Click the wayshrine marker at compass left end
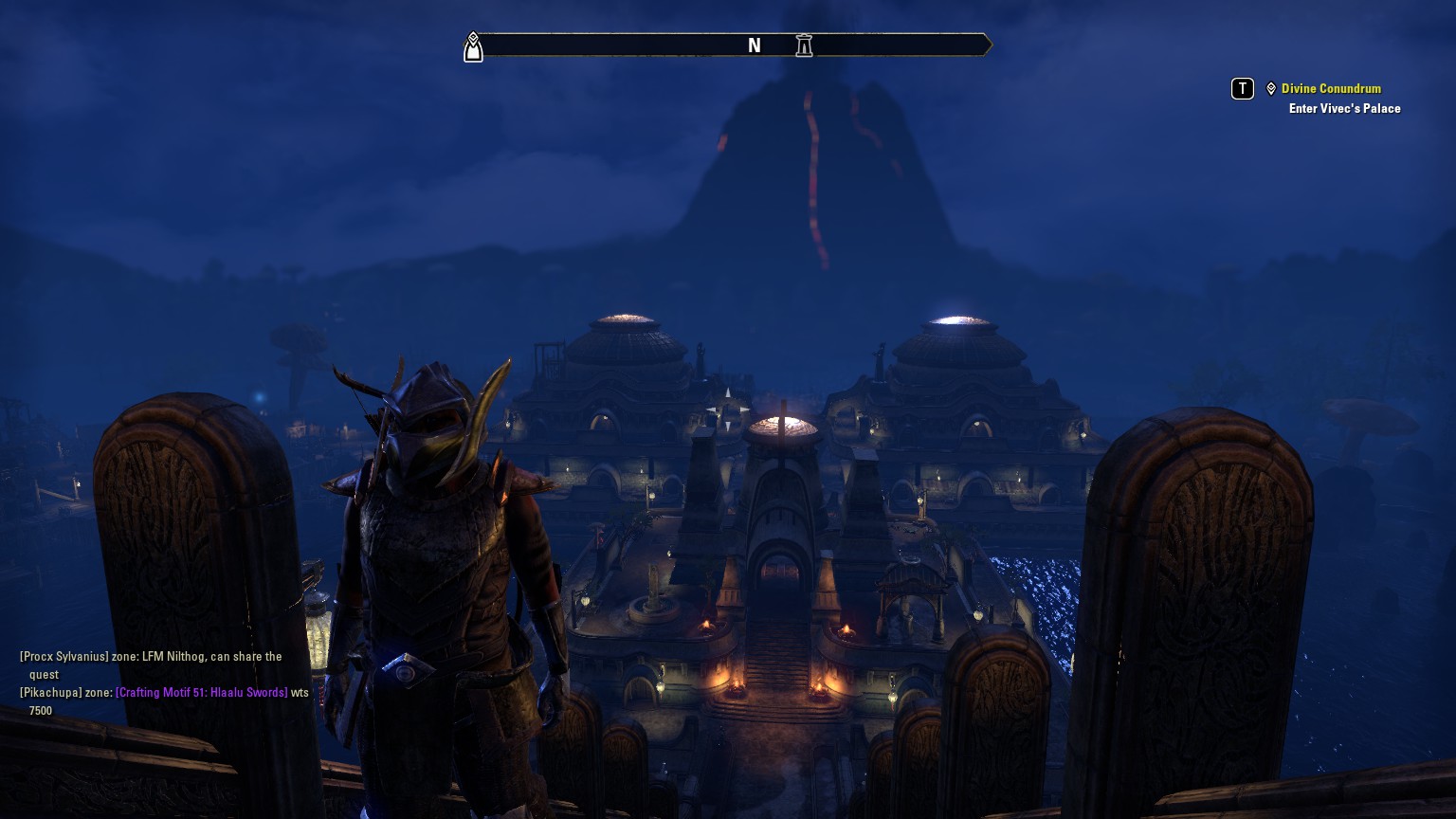Image resolution: width=1456 pixels, height=819 pixels. [x=473, y=46]
